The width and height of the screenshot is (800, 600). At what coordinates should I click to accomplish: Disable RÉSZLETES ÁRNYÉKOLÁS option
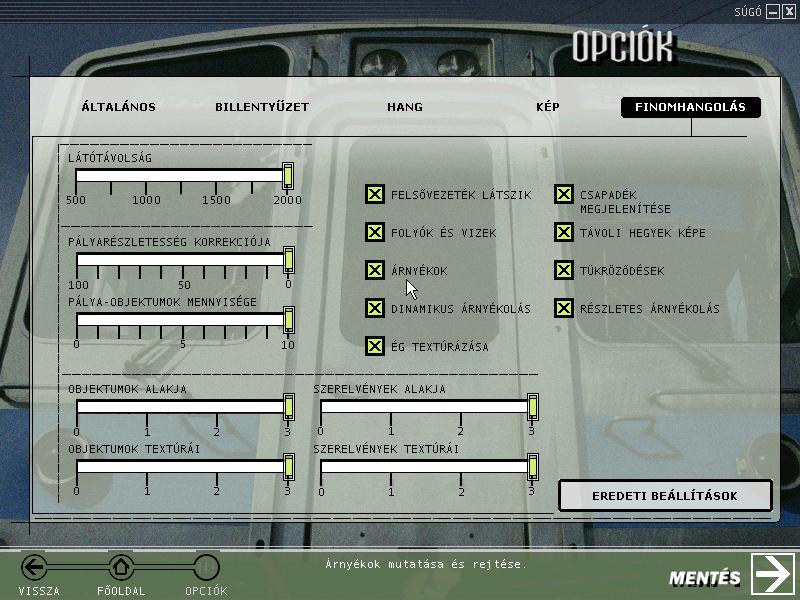(x=564, y=309)
